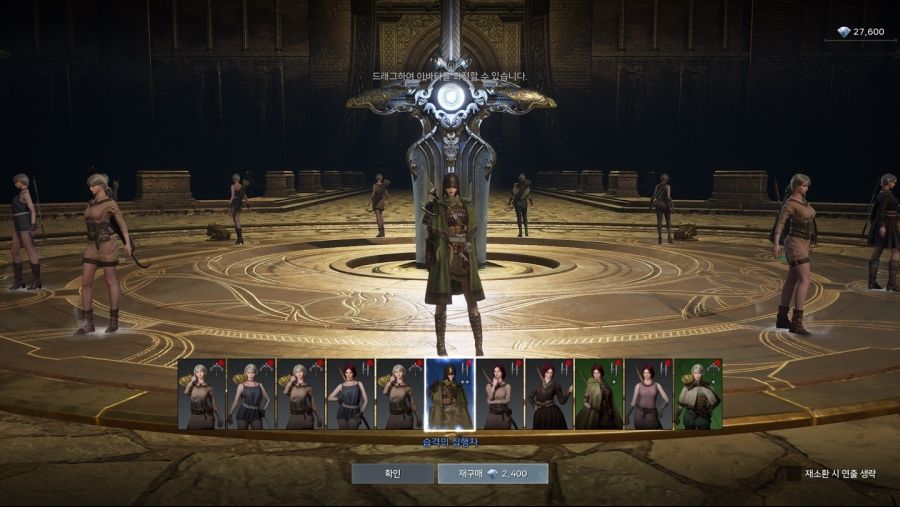Select the red-haired avatar in blue top
The height and width of the screenshot is (507, 900).
pyautogui.click(x=350, y=394)
